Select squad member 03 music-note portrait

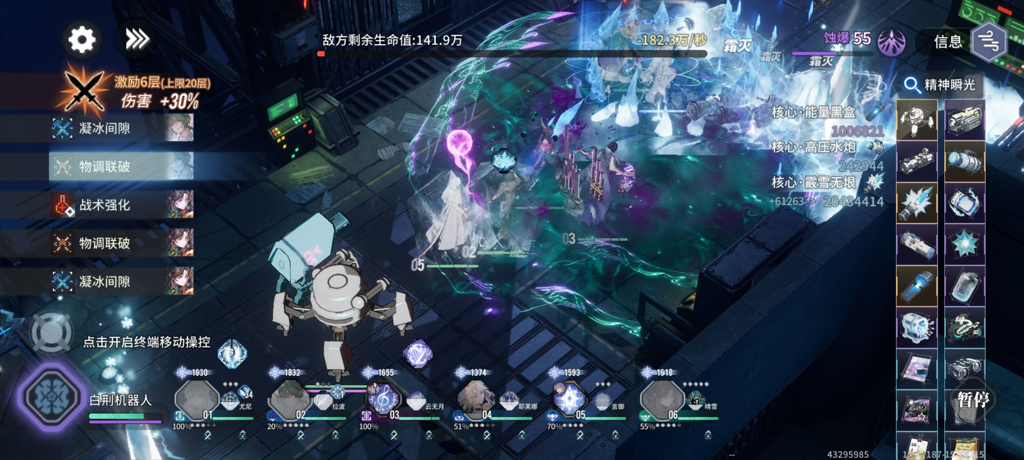click(383, 399)
